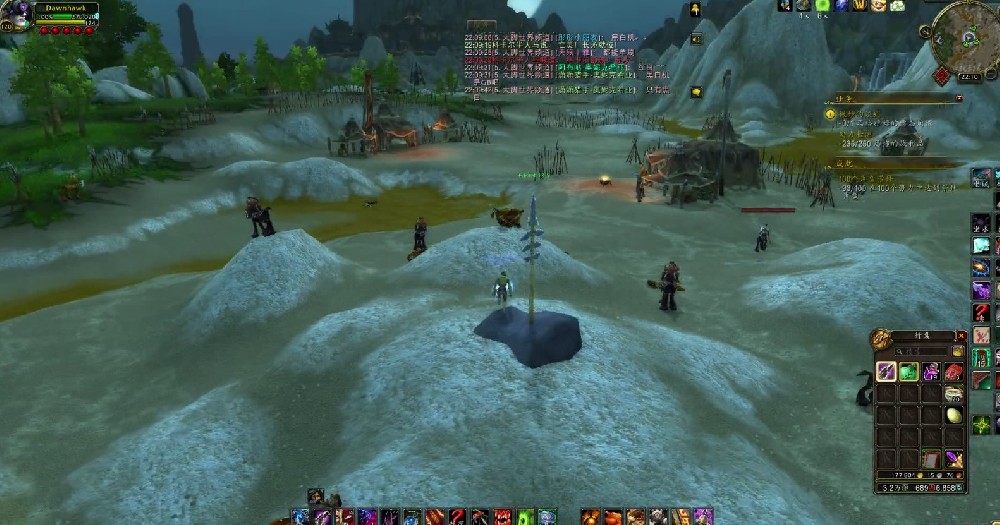1000x525 pixels.
Task: Close the bag window
Action: click(961, 336)
